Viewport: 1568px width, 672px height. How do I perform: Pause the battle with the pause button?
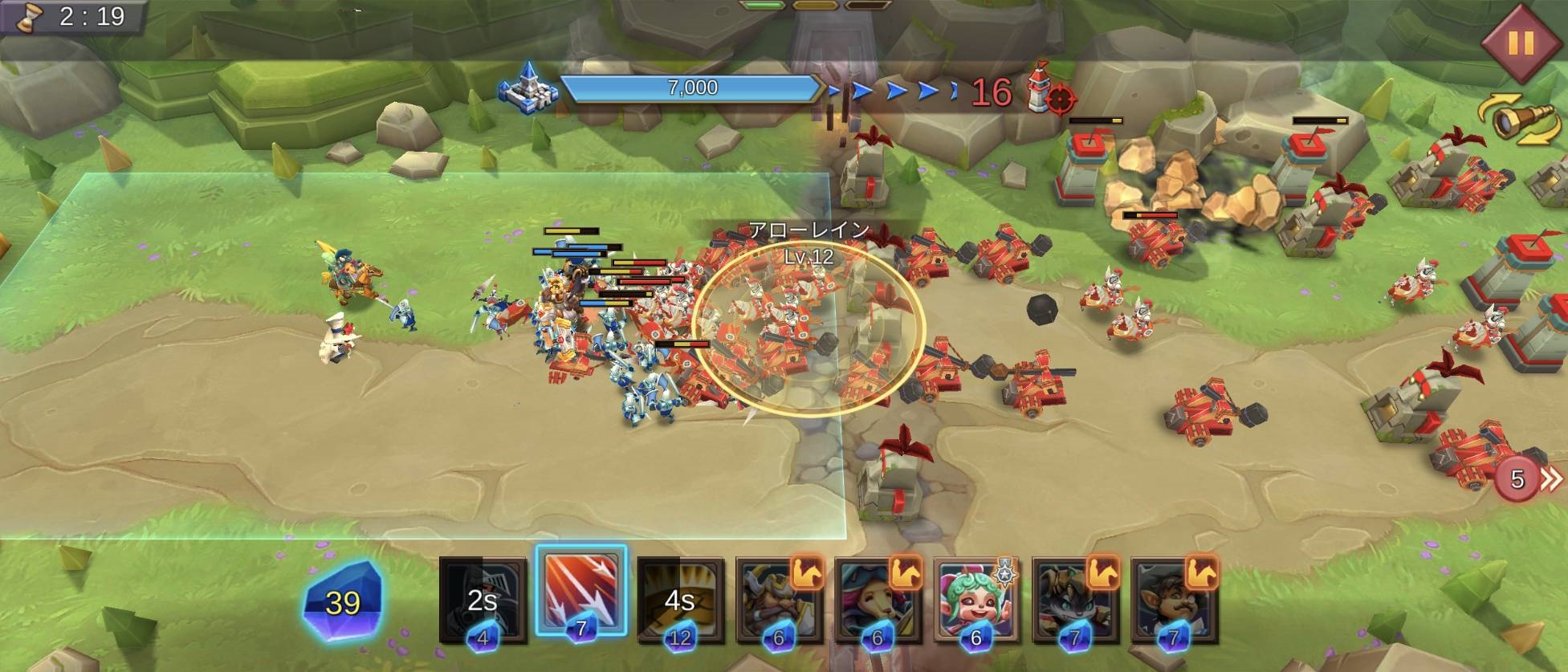tap(1520, 43)
